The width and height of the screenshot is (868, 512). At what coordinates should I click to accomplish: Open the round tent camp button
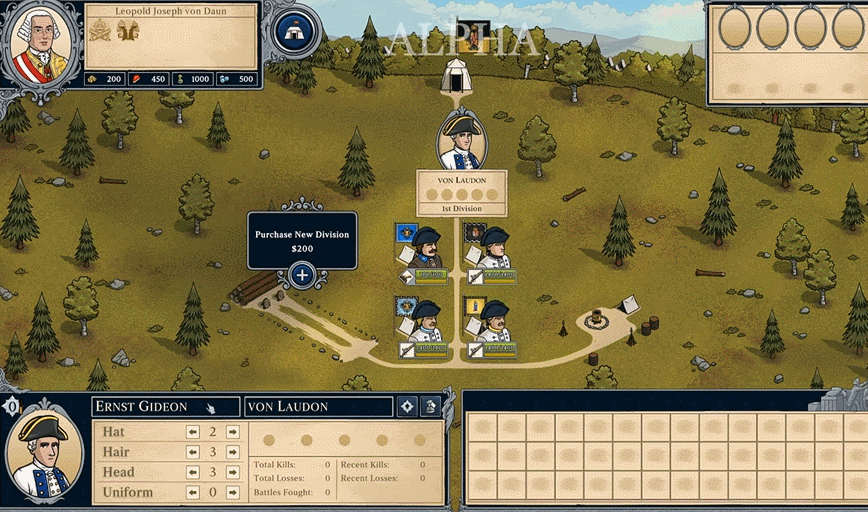click(294, 31)
